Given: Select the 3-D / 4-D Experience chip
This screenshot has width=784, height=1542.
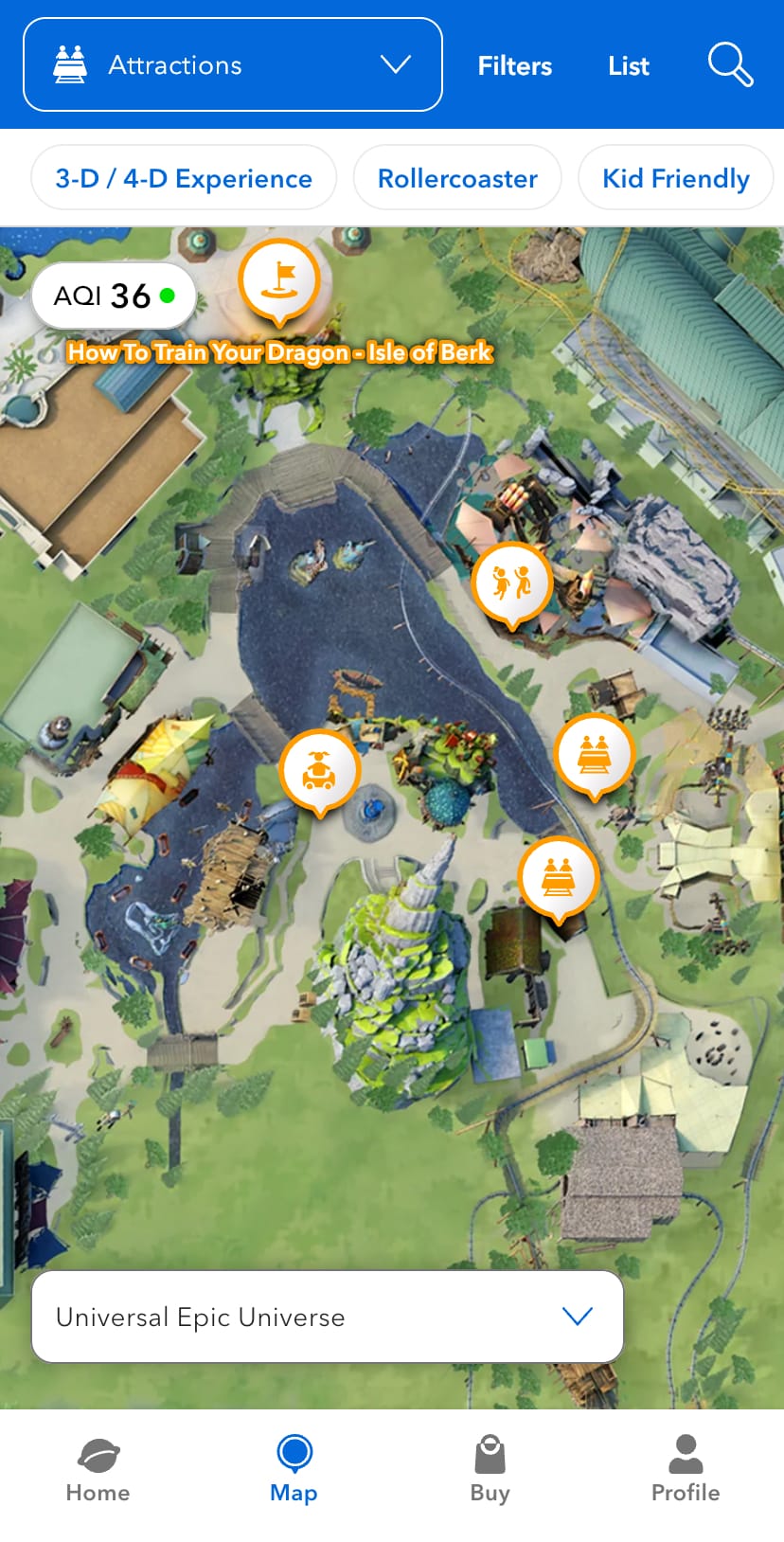Looking at the screenshot, I should [x=184, y=178].
